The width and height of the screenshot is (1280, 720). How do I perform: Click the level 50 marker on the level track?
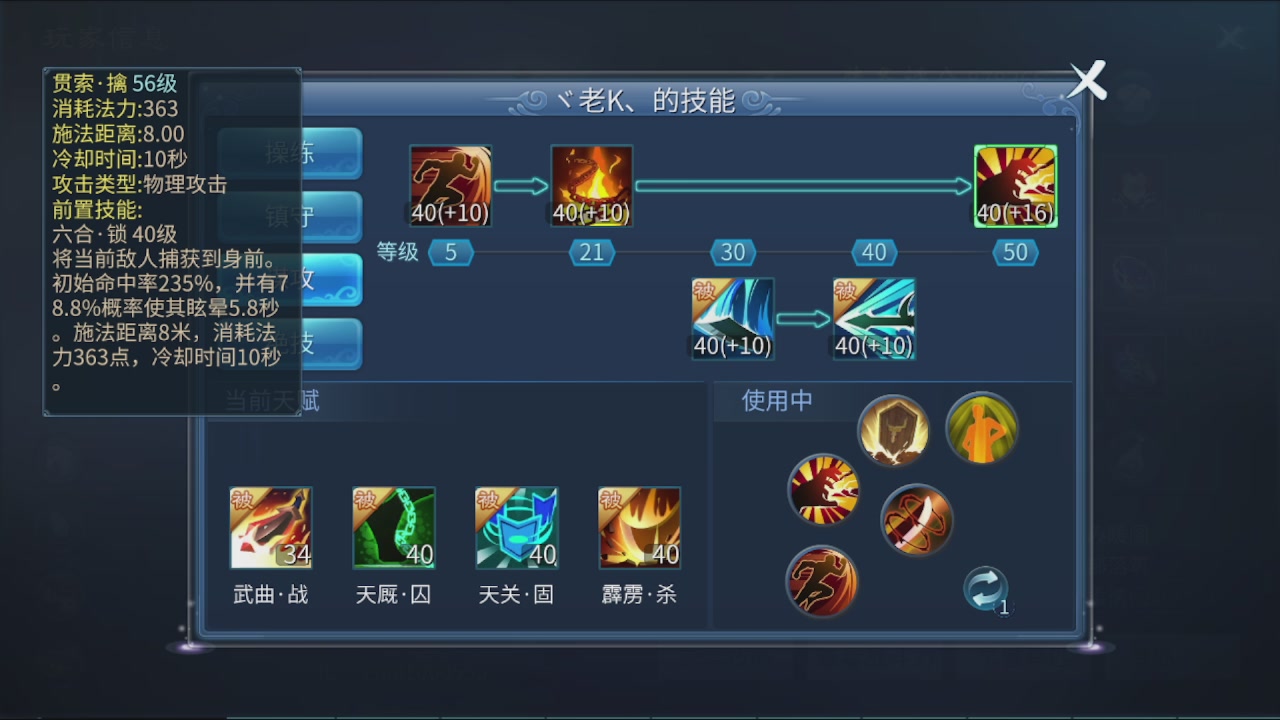click(x=1015, y=252)
